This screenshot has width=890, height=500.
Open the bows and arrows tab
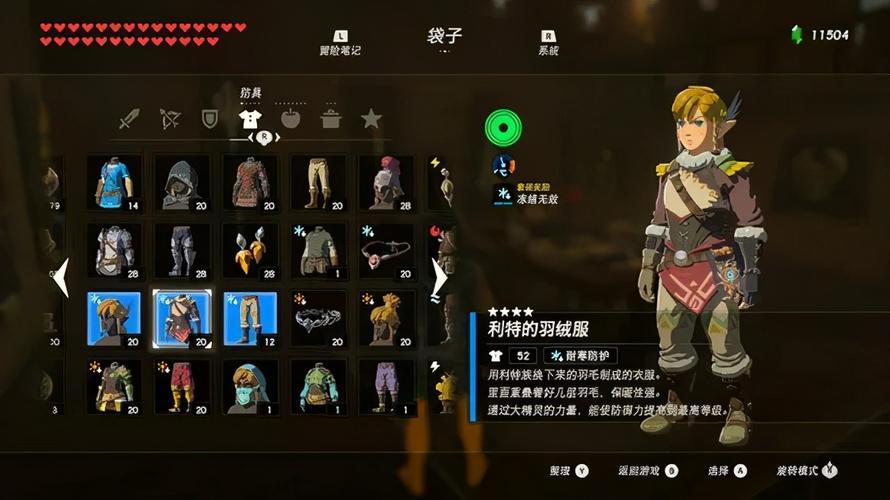click(169, 120)
